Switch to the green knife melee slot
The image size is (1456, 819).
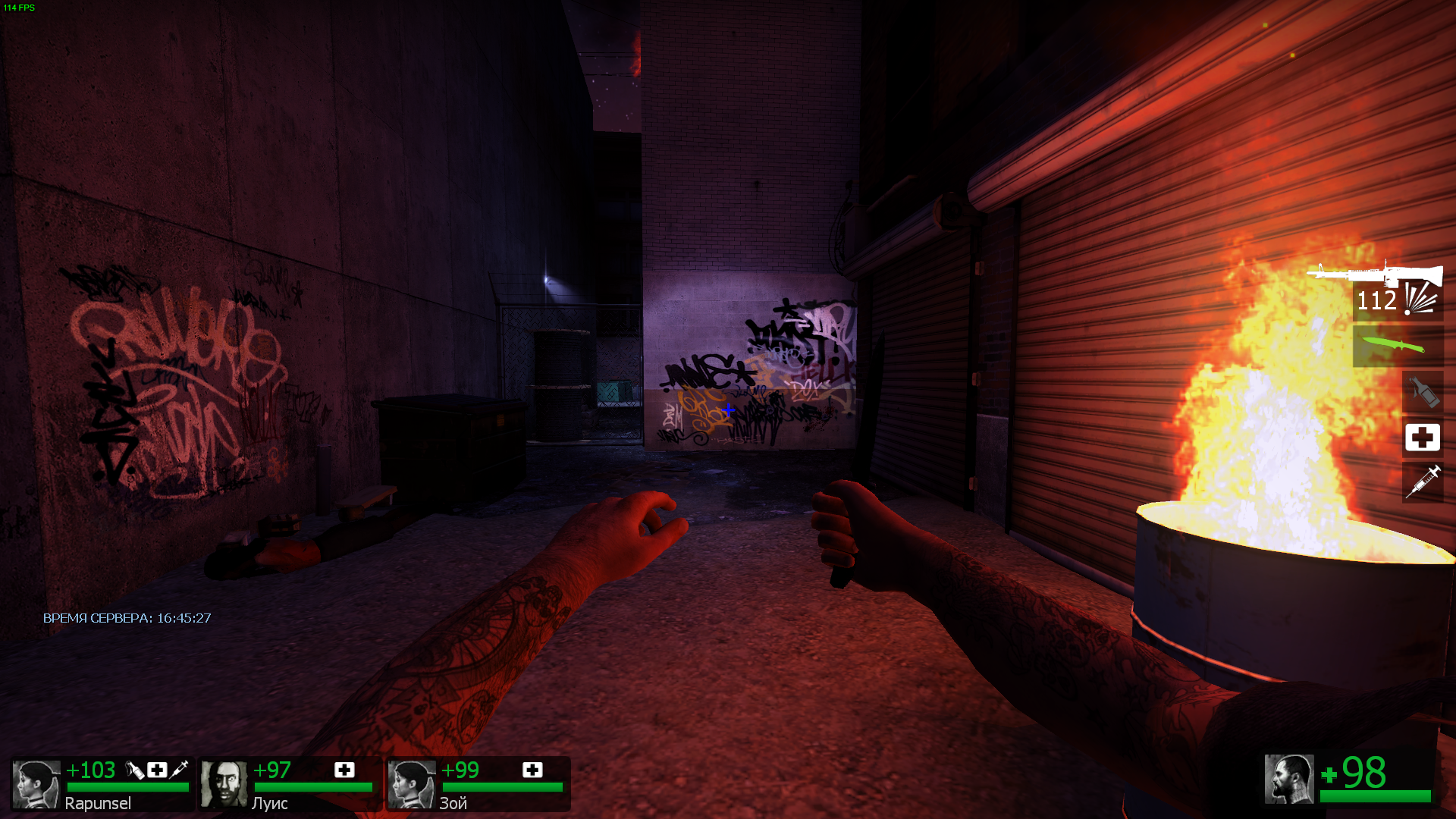(x=1397, y=346)
